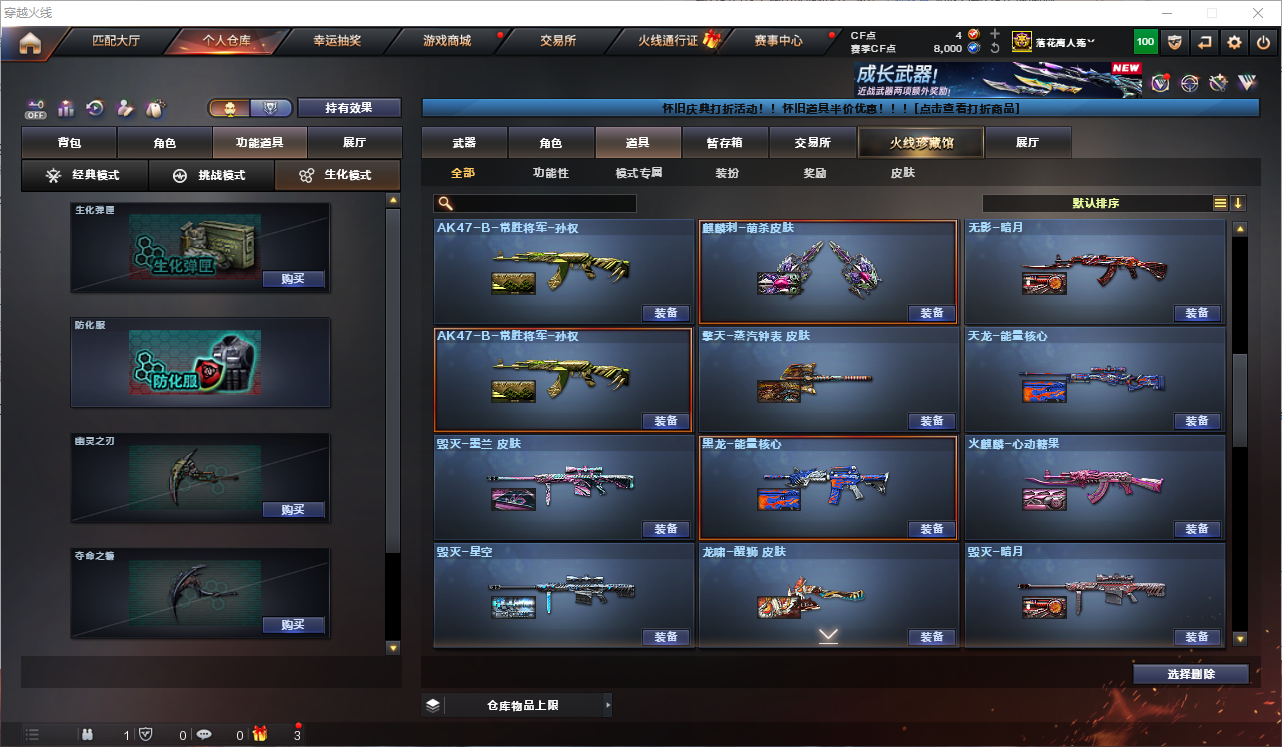
Task: Equip the 麒麟刺-萌杀皮肤 item
Action: pos(931,313)
